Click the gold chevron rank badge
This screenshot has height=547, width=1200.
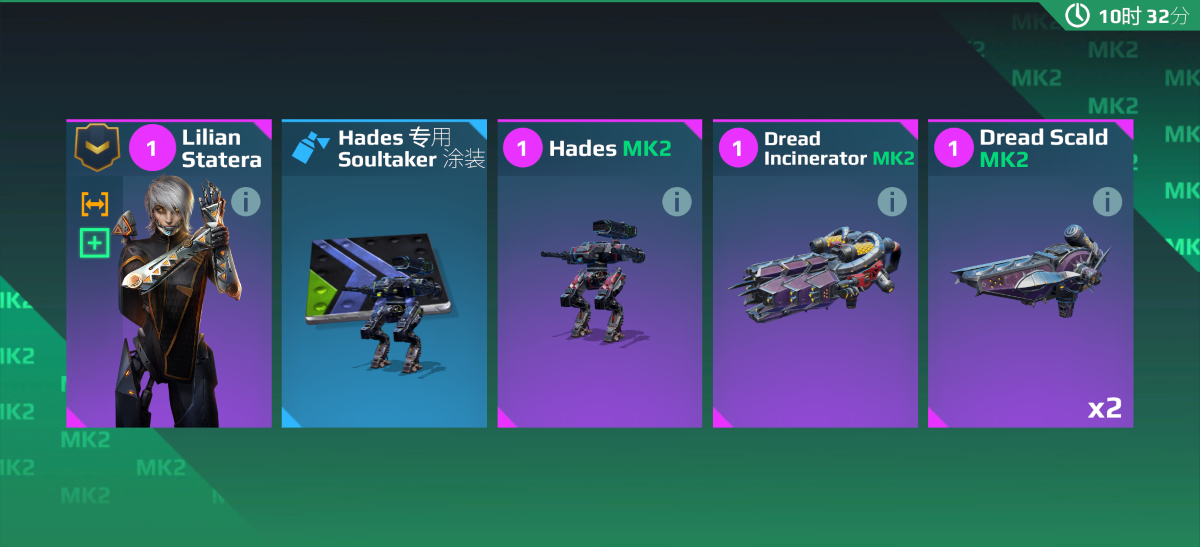click(x=97, y=148)
